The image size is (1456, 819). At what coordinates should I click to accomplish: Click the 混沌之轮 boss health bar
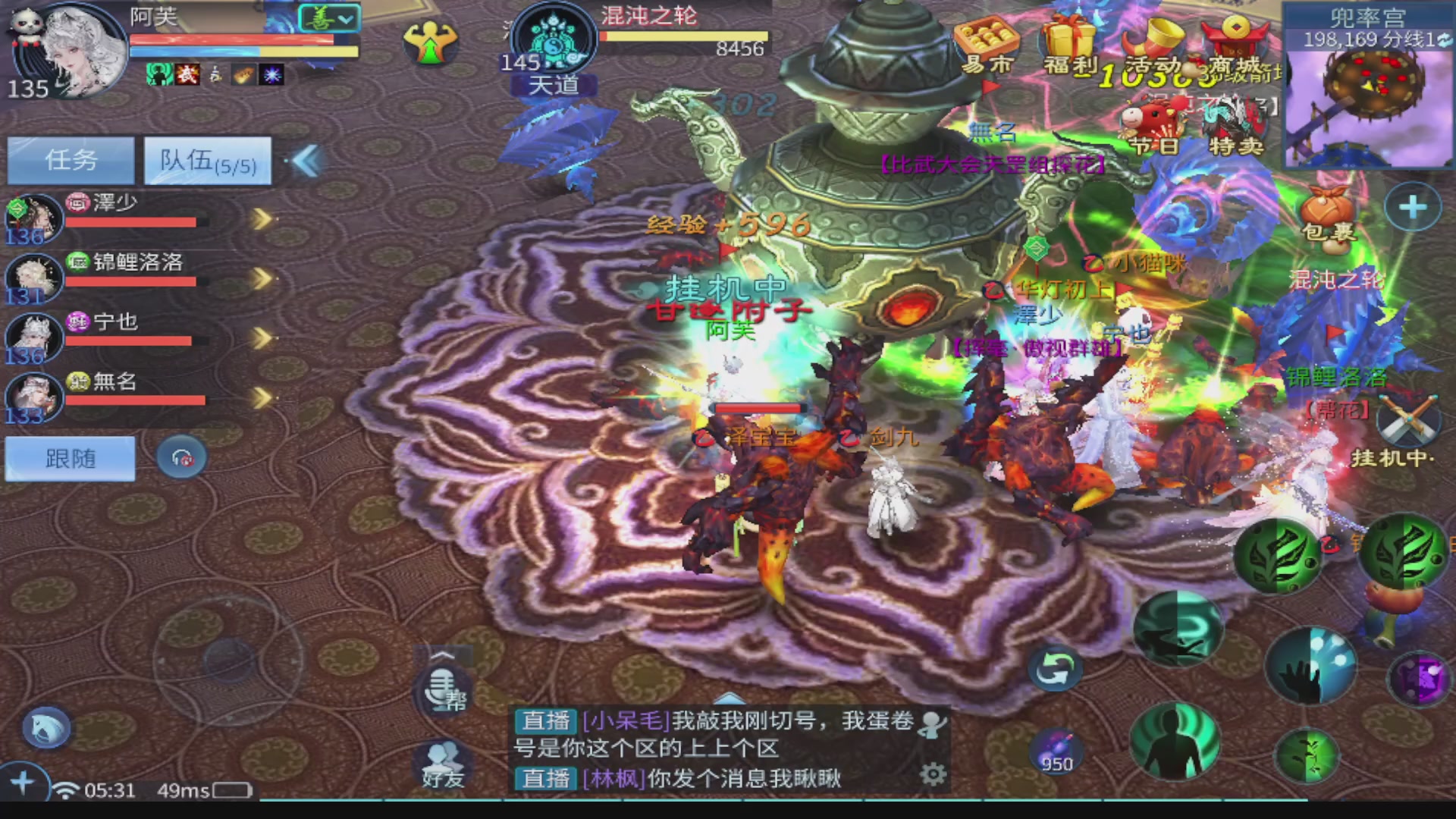682,35
